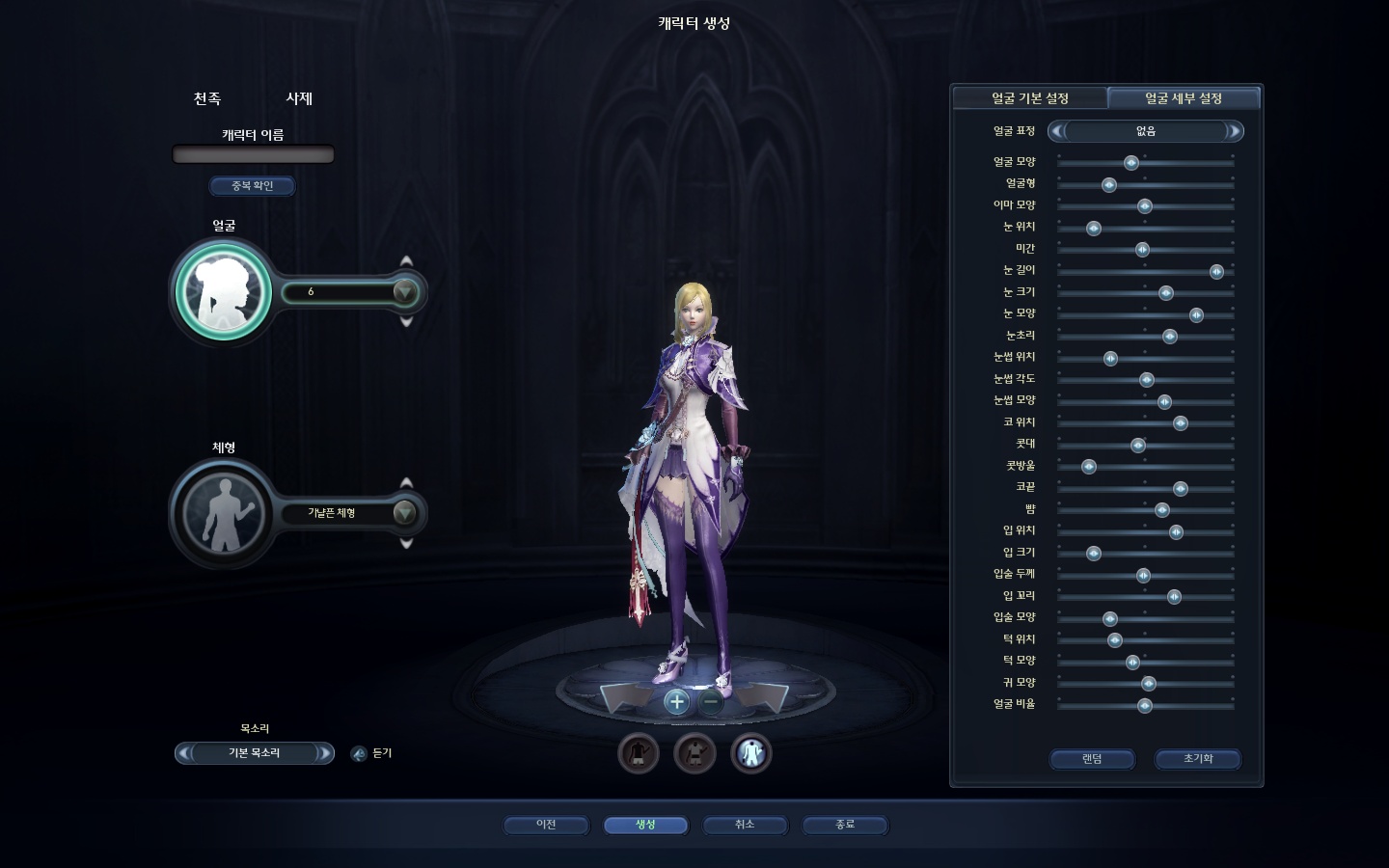Click the 눈 크기 slider handle
The width and height of the screenshot is (1389, 868).
1165,293
